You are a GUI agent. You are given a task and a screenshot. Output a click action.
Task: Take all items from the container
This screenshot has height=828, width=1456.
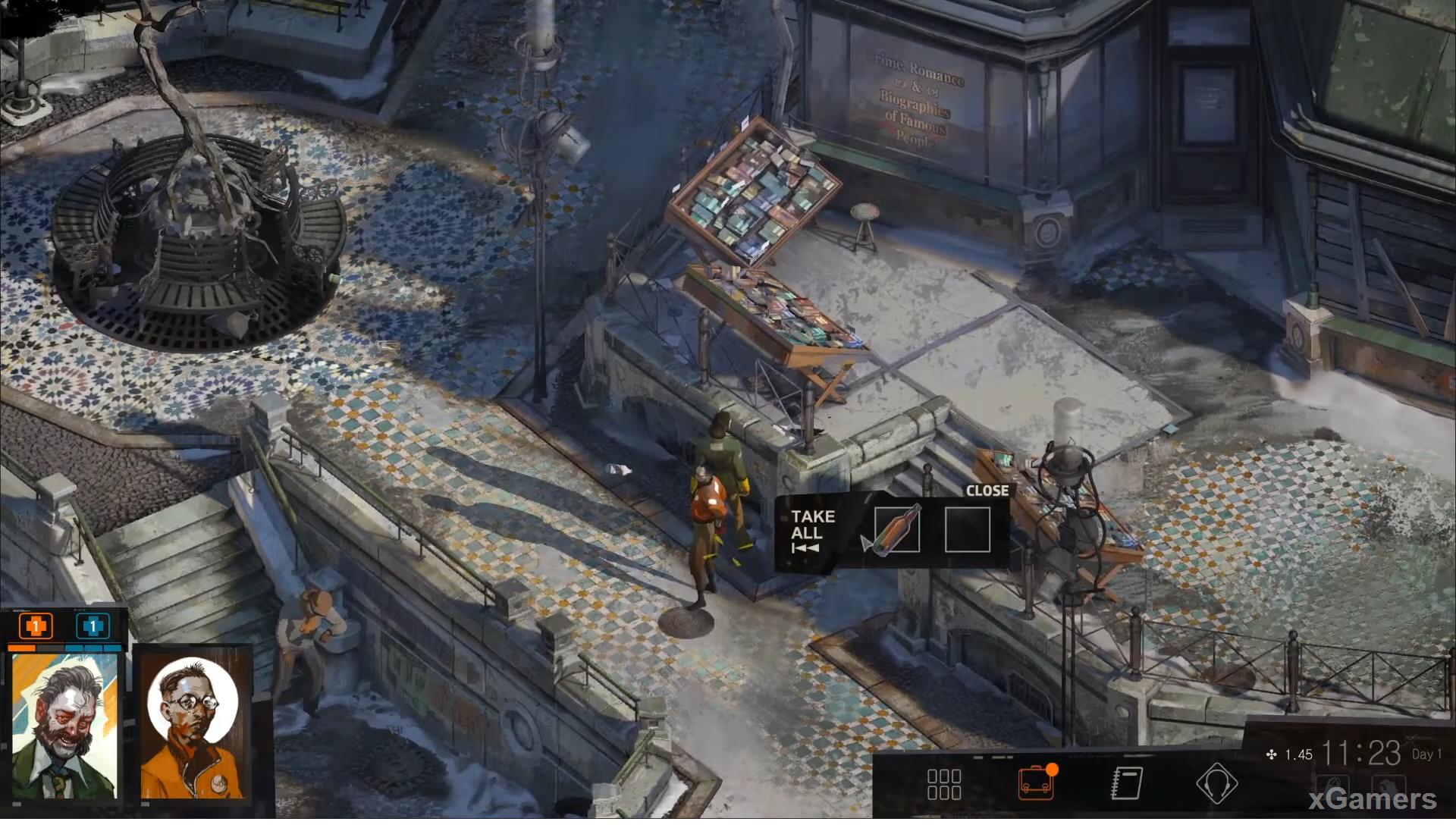[811, 530]
